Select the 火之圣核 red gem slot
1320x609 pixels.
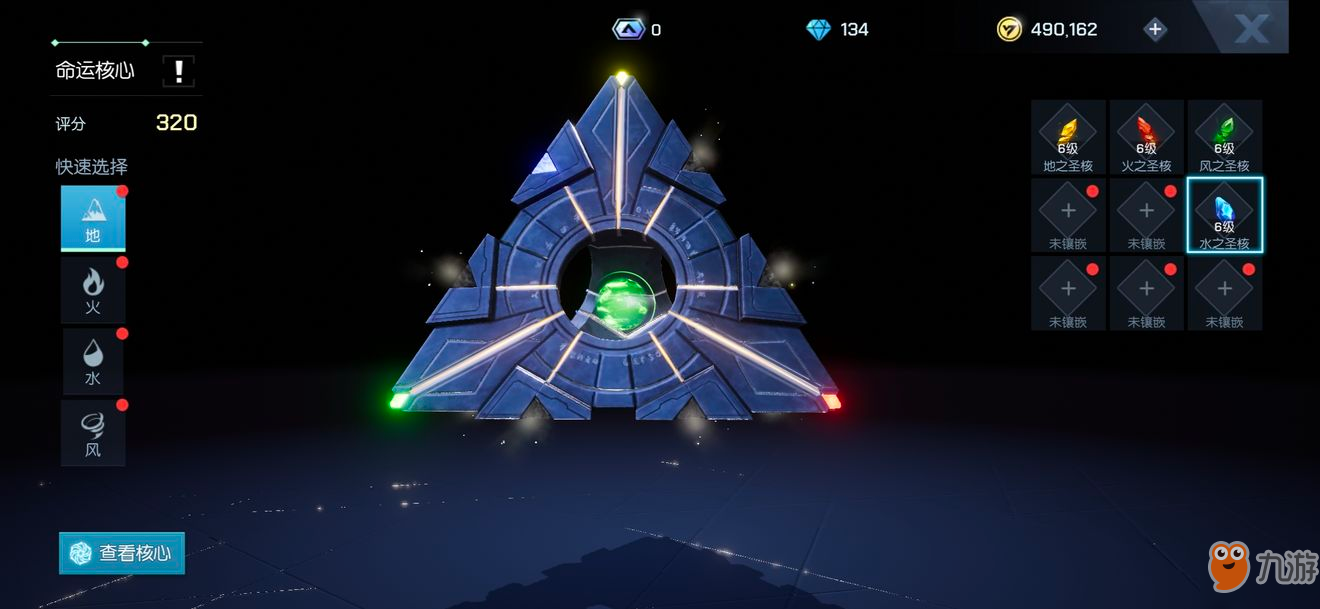(x=1146, y=137)
